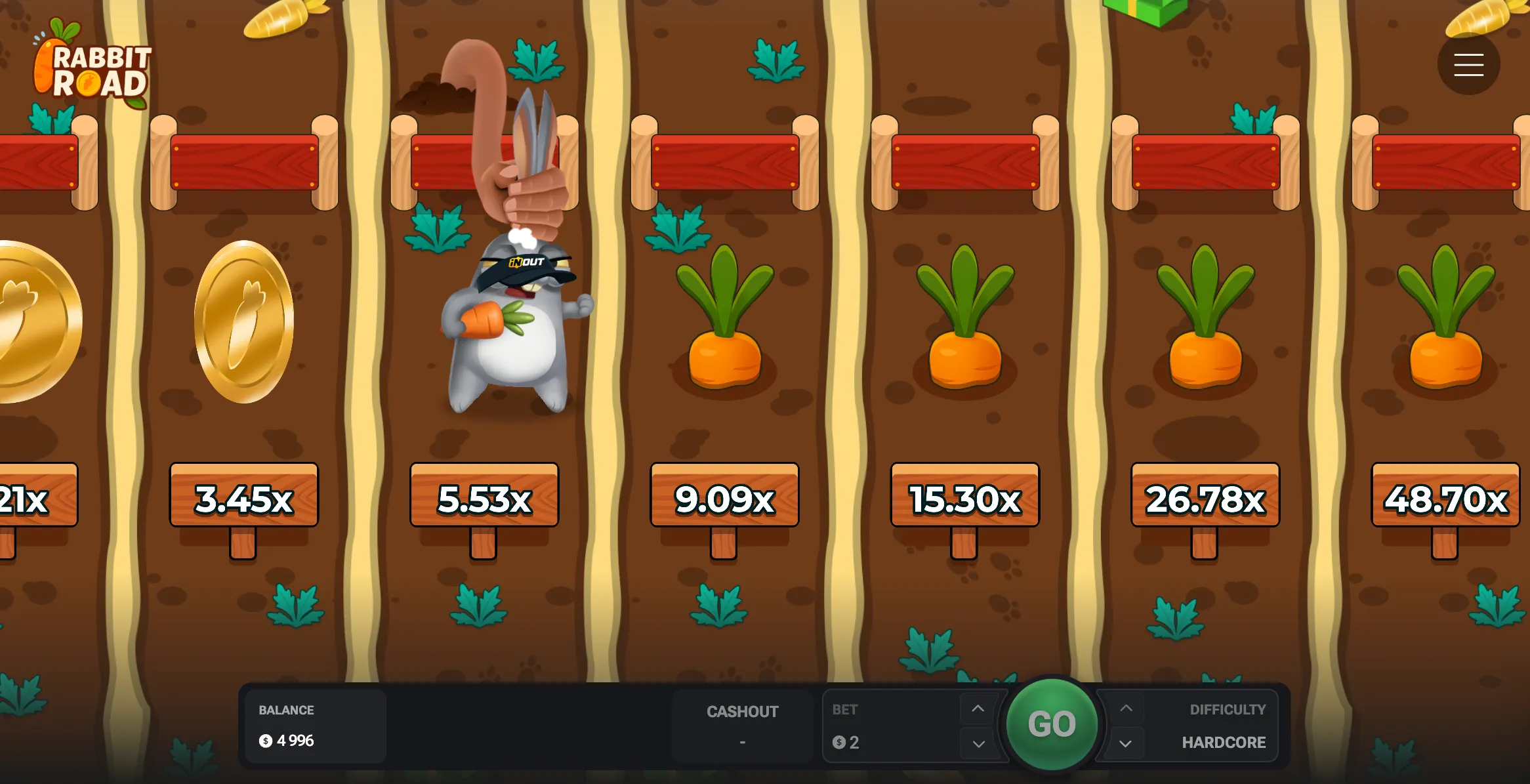Decrease the bet with the down arrow
Screen dimensions: 1530x784
(978, 744)
